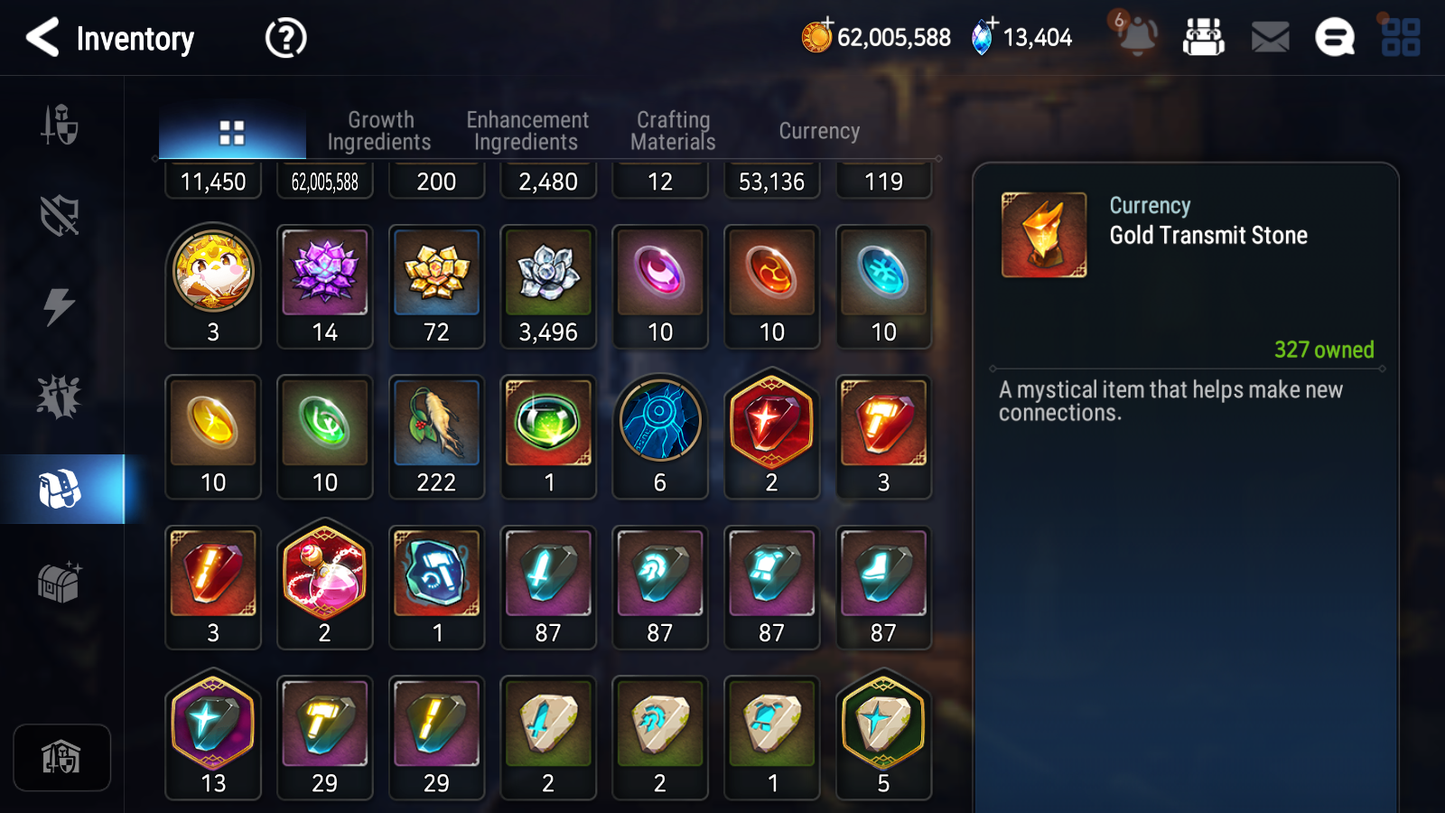The height and width of the screenshot is (813, 1445).
Task: Click the Gold Transmit Stone image in detail panel
Action: (x=1043, y=234)
